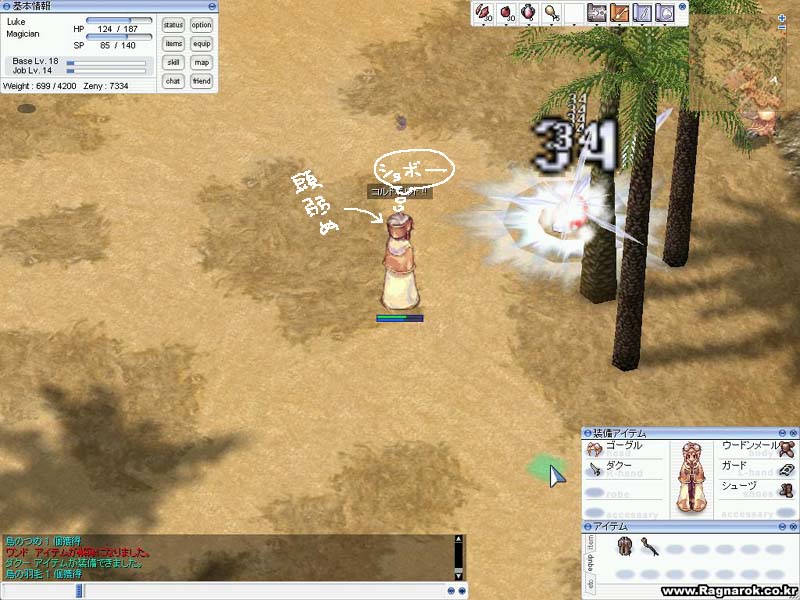This screenshot has width=800, height=600.
Task: Select the shoes equipment slot
Action: 786,489
